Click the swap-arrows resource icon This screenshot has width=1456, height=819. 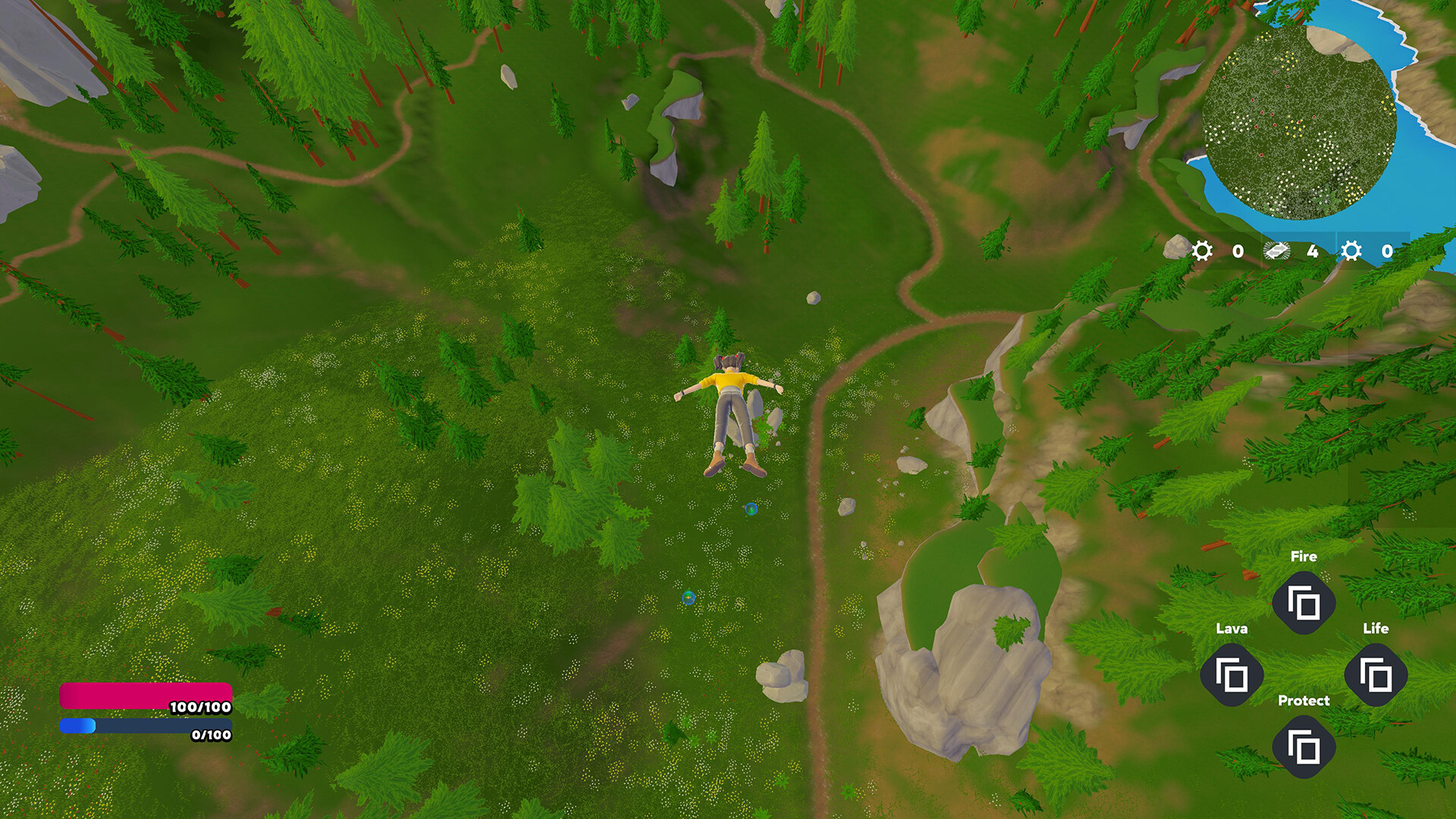pyautogui.click(x=1276, y=252)
